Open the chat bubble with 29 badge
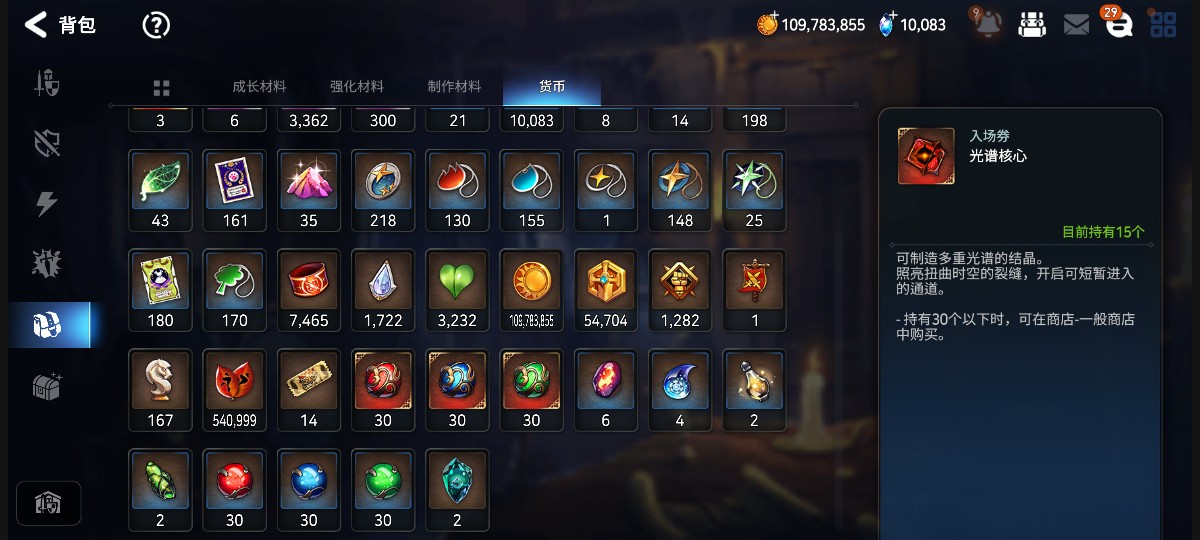1200x540 pixels. tap(1119, 25)
